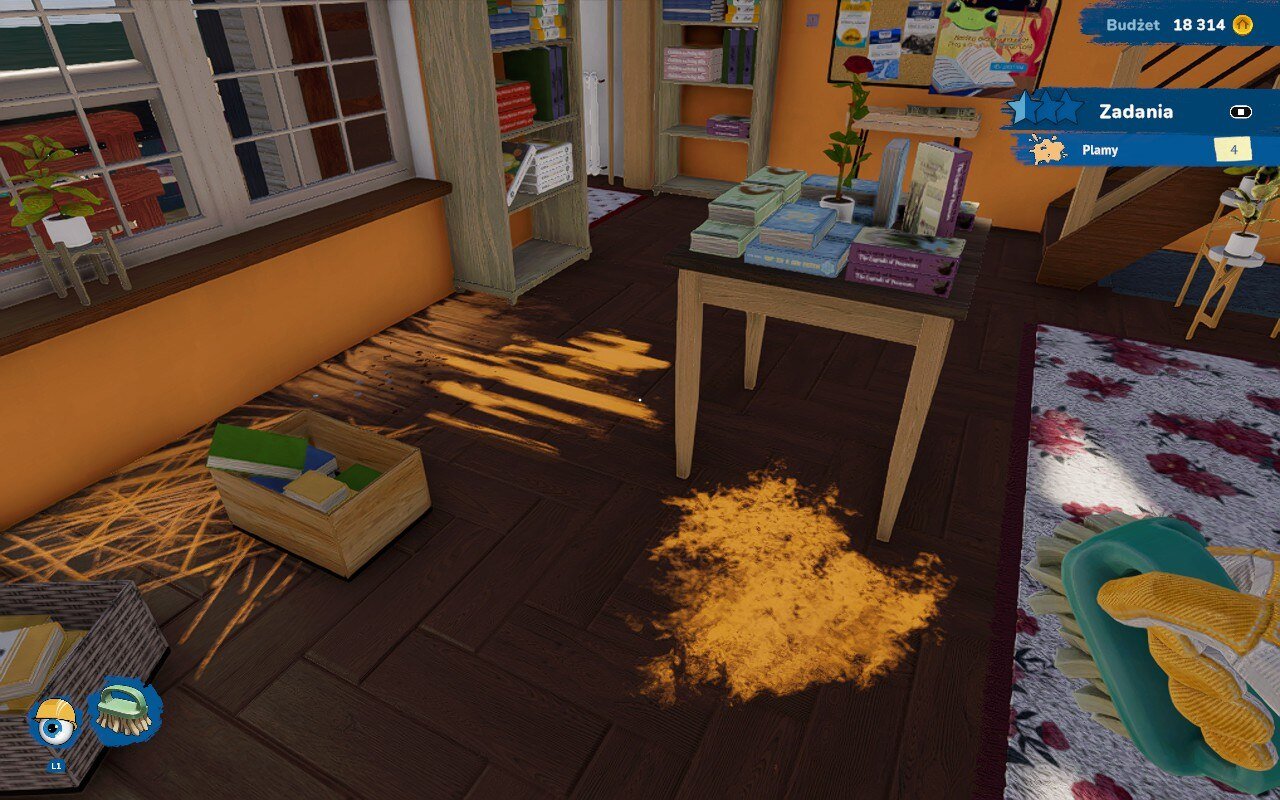This screenshot has height=800, width=1280.
Task: Open the Zadania tasks header
Action: click(1136, 111)
